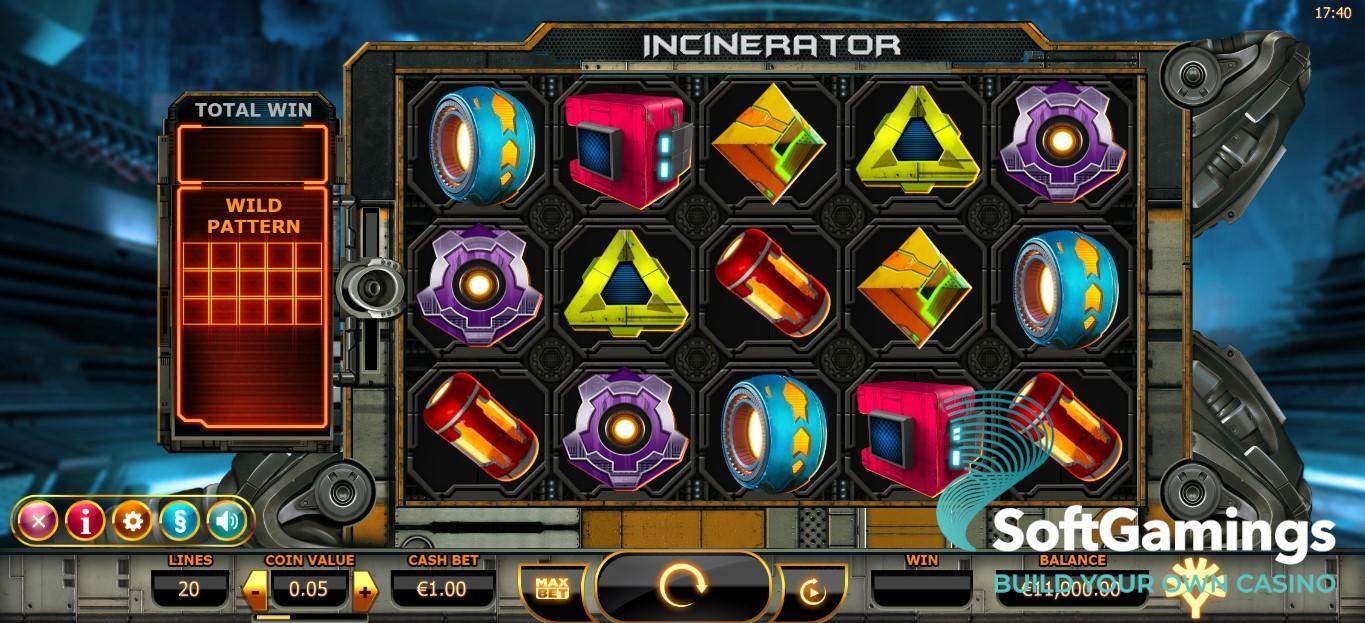Increase the coin value with plus arrow
The height and width of the screenshot is (623, 1365).
(x=364, y=590)
